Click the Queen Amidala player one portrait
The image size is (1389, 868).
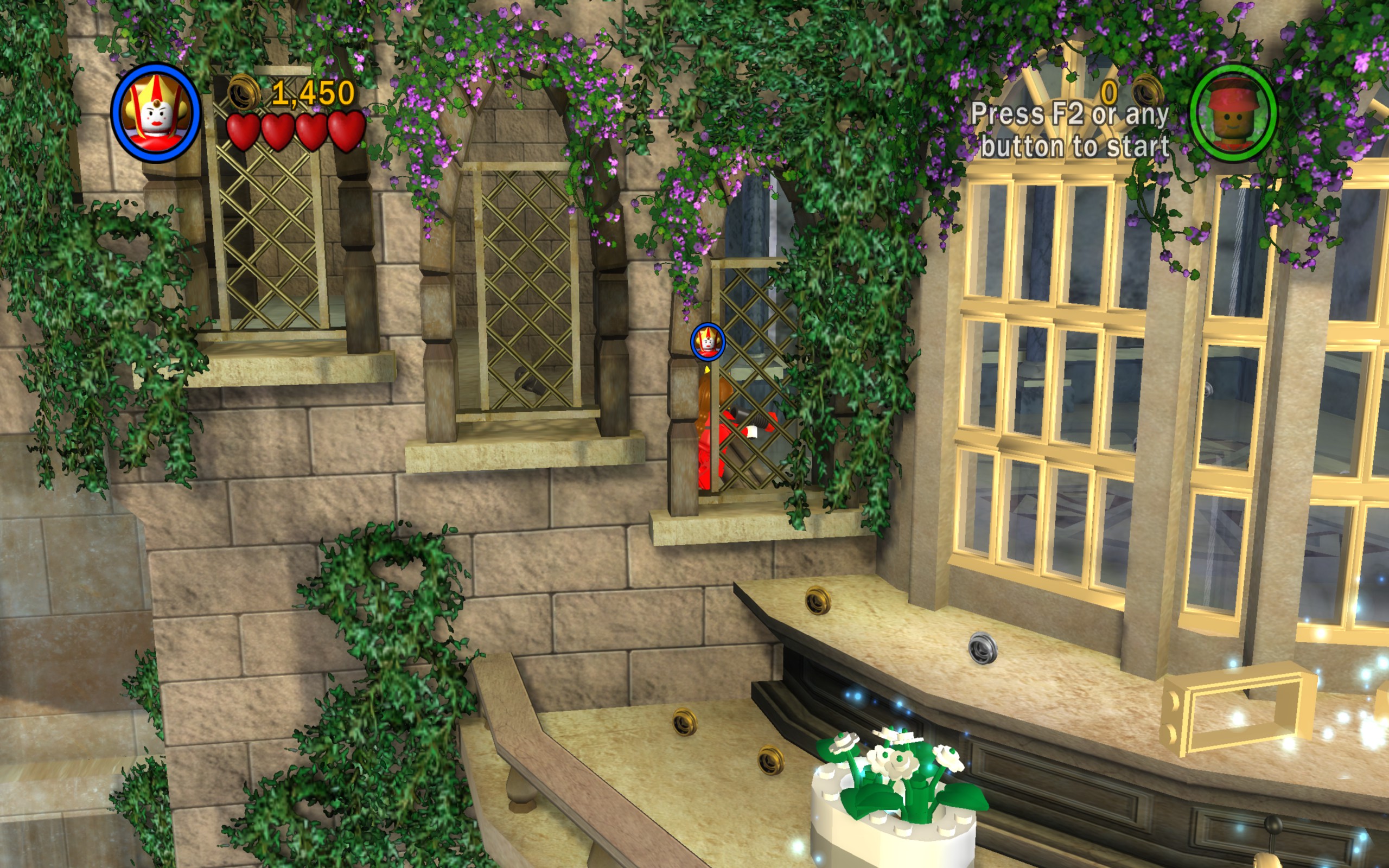(x=156, y=112)
